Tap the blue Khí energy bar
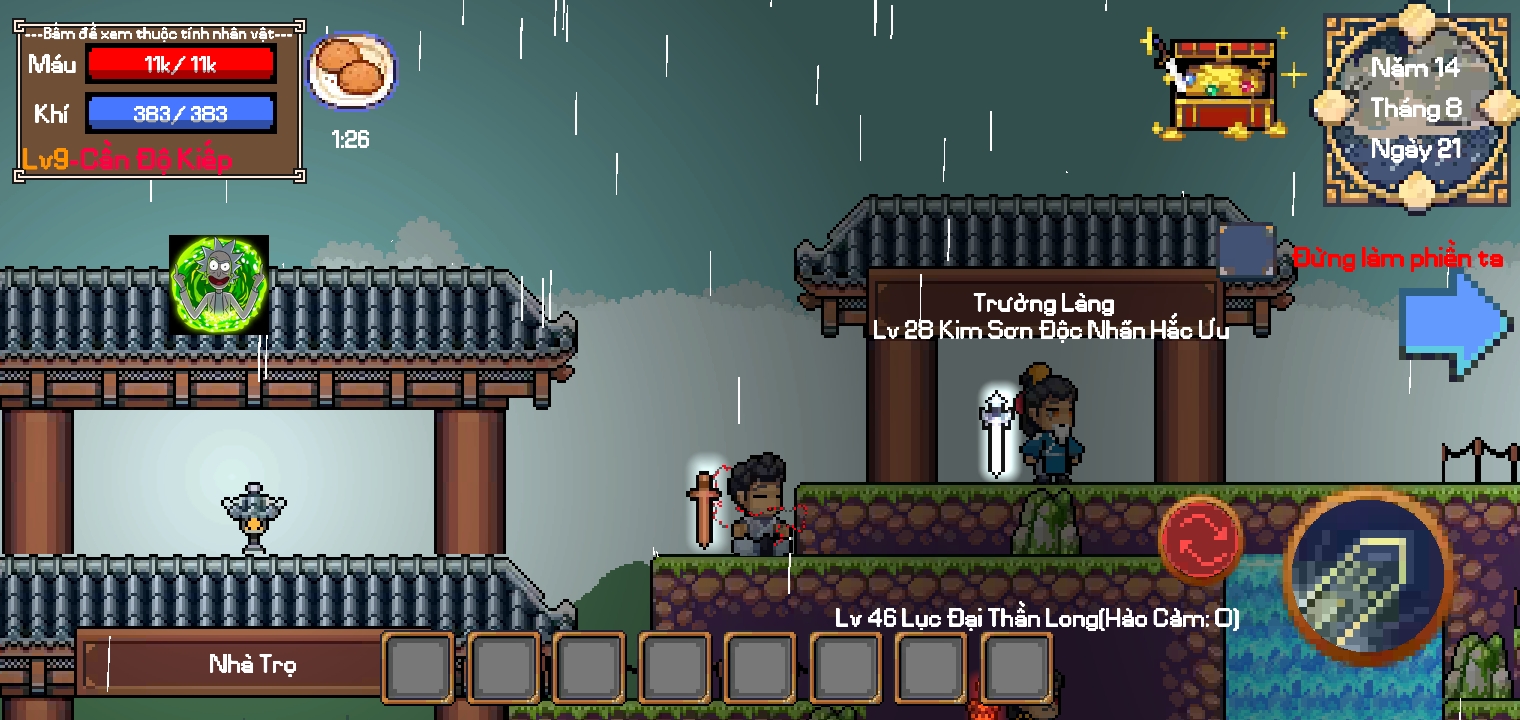1520x720 pixels. pos(182,112)
